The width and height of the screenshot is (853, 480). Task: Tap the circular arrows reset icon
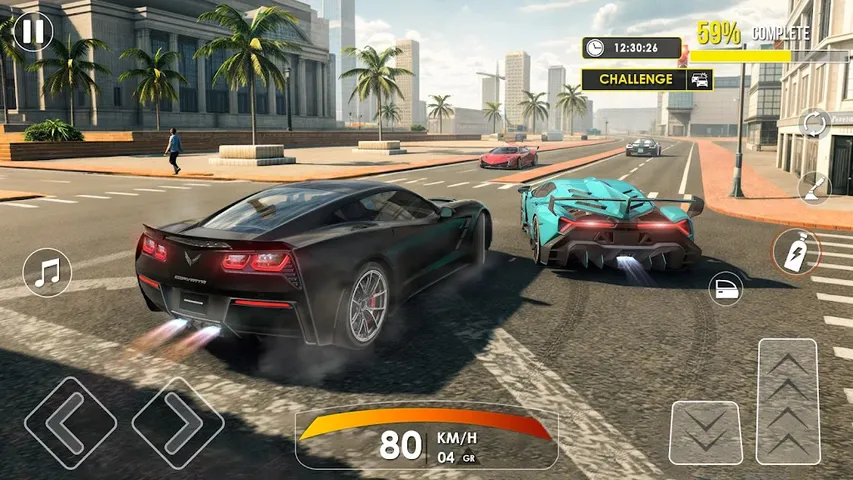814,125
